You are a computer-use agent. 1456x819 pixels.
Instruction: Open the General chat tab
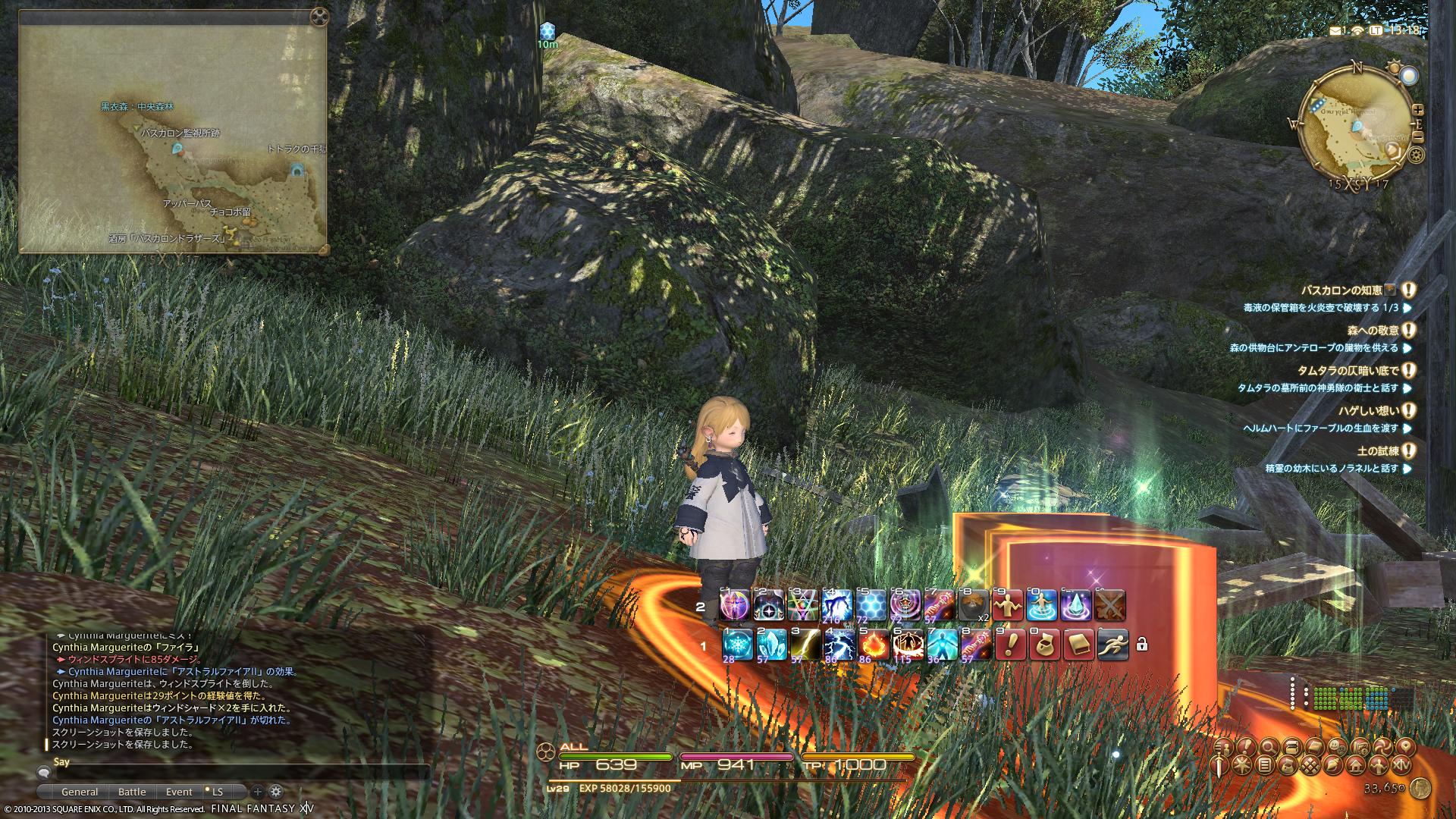[x=80, y=792]
